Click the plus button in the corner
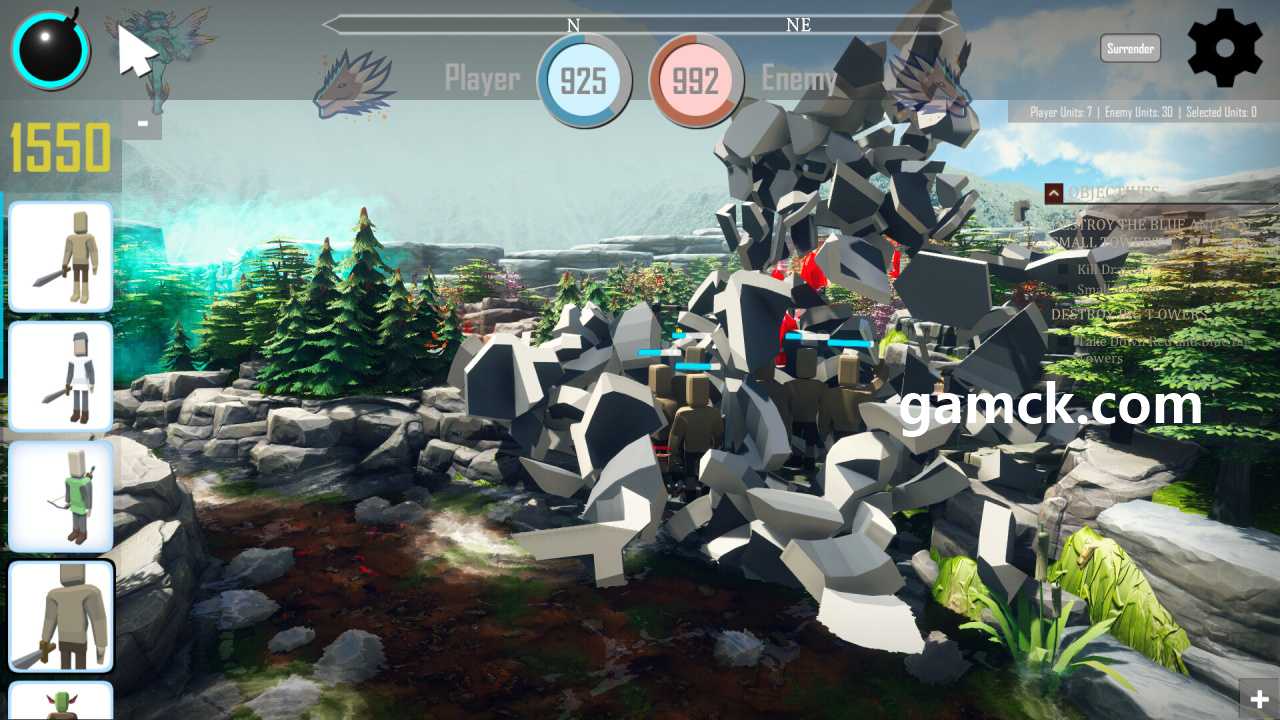 pos(1258,698)
